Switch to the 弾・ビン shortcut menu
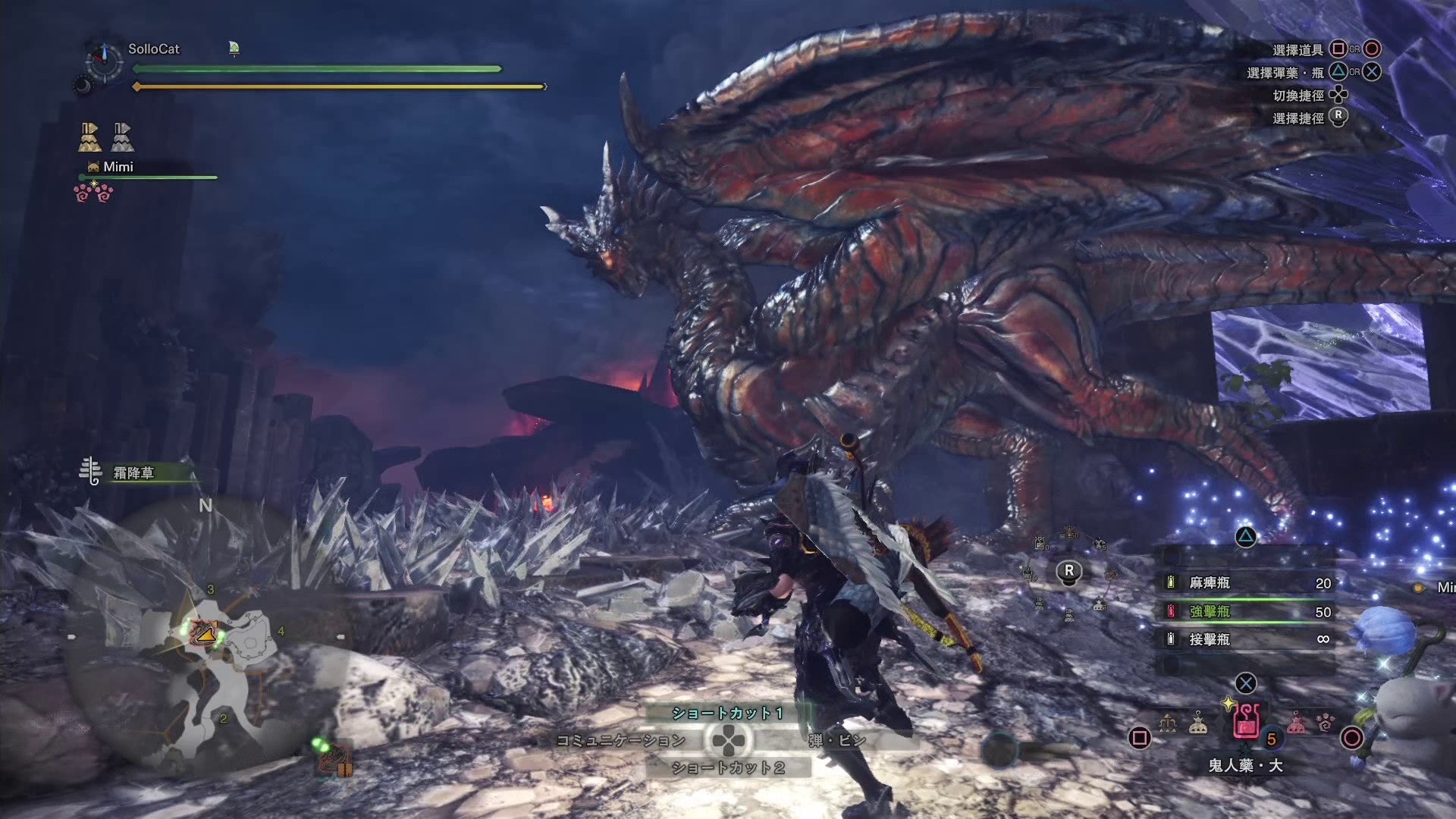1456x819 pixels. pyautogui.click(x=836, y=740)
